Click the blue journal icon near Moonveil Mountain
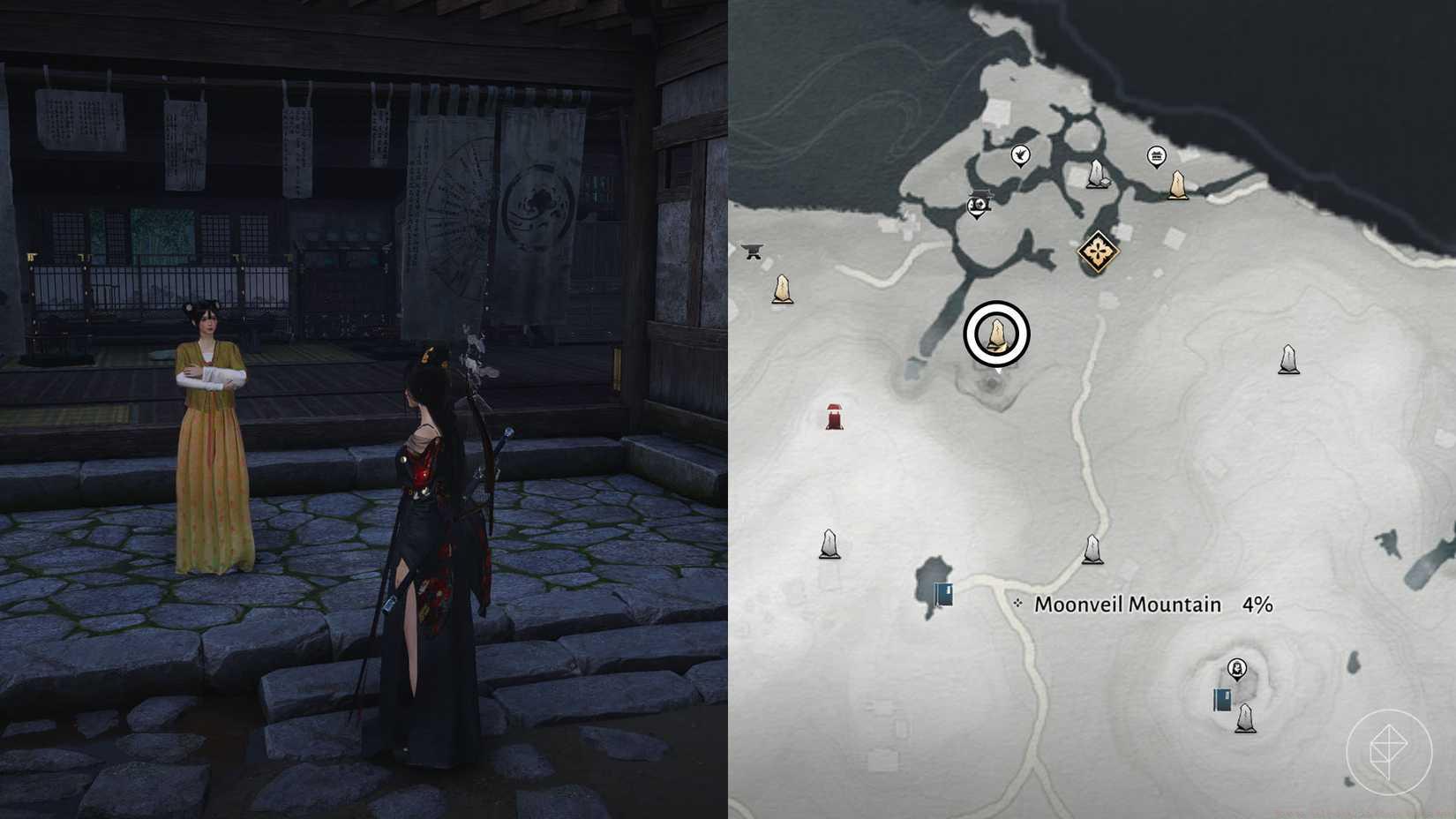Image resolution: width=1456 pixels, height=819 pixels. tap(943, 592)
